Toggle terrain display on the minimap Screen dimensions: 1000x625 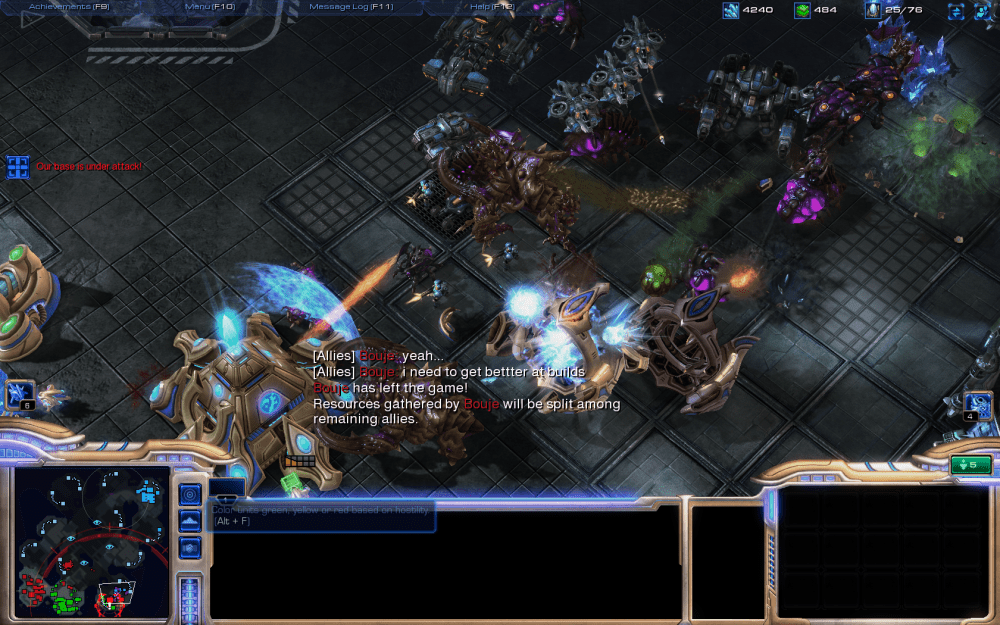[190, 521]
